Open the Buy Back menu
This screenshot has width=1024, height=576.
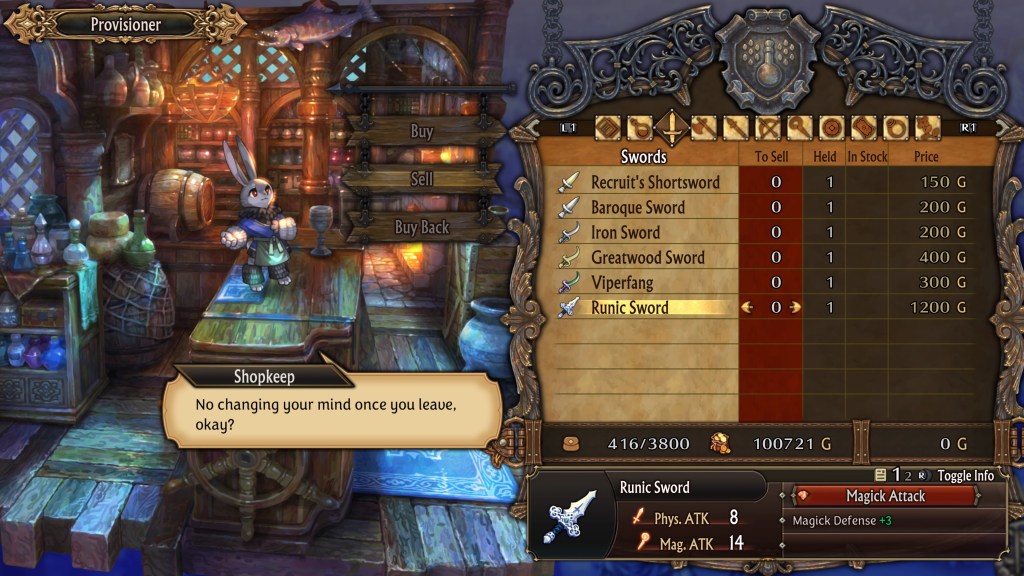click(x=422, y=227)
